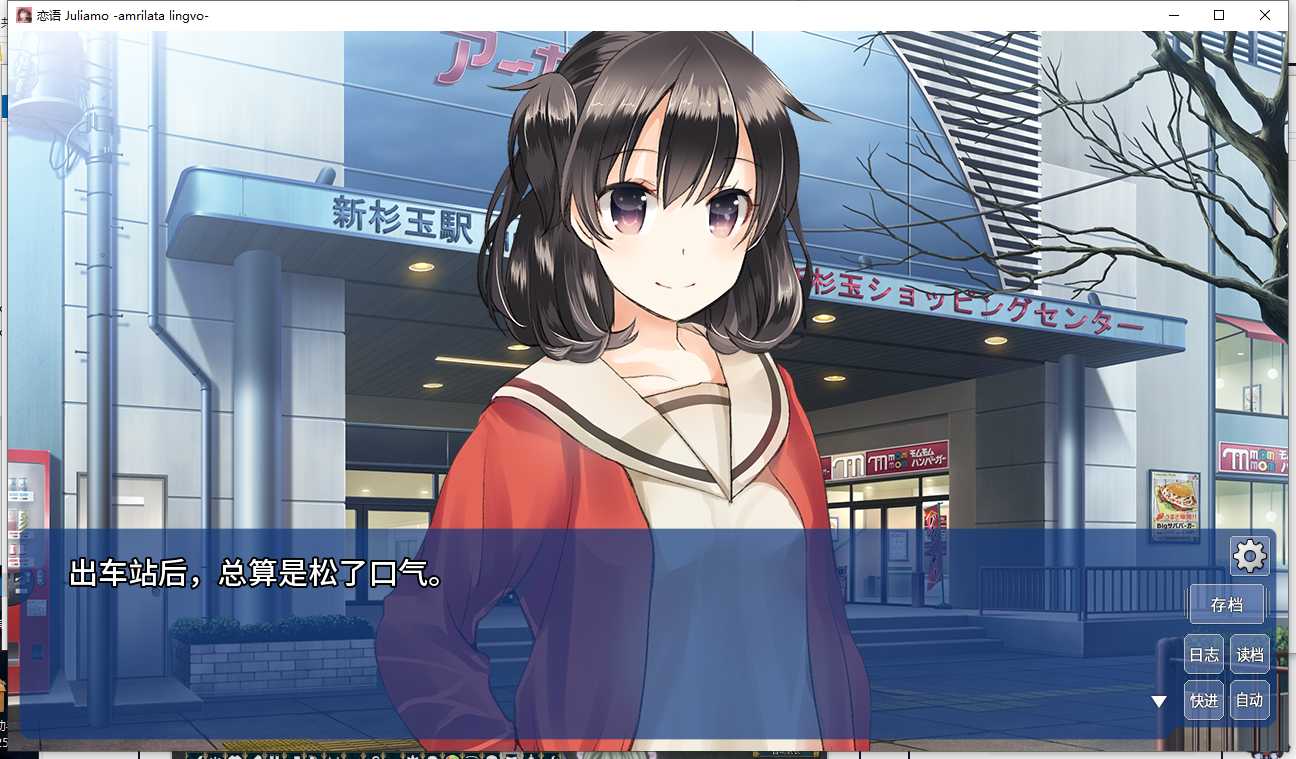Load a save file via the 读档 button
The width and height of the screenshot is (1296, 759).
click(x=1249, y=653)
